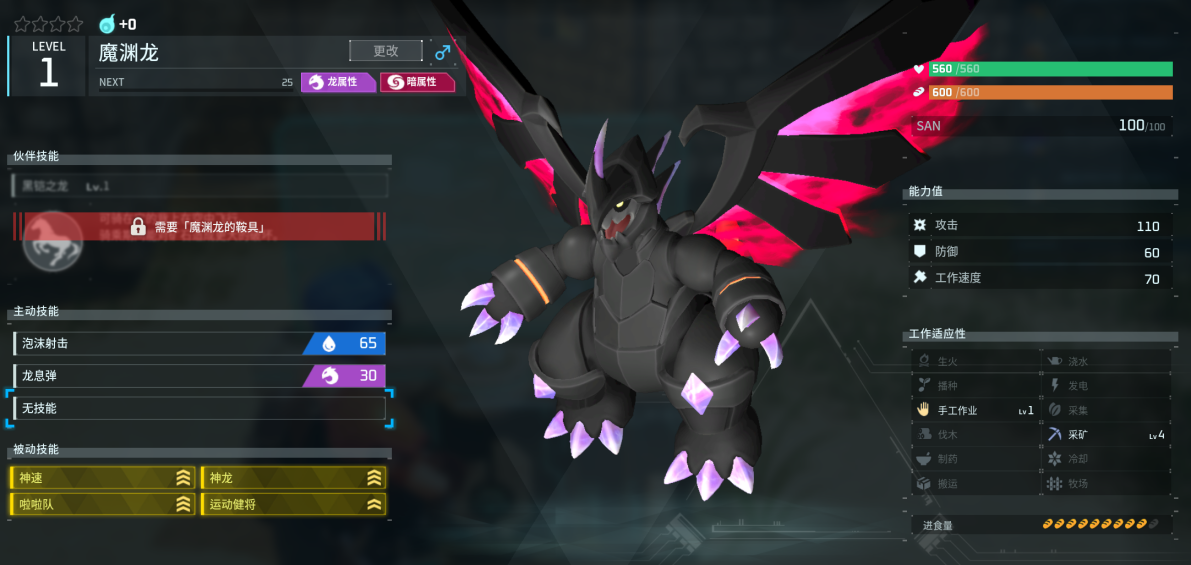Click the 手工作业 work suitability entry

[x=975, y=410]
